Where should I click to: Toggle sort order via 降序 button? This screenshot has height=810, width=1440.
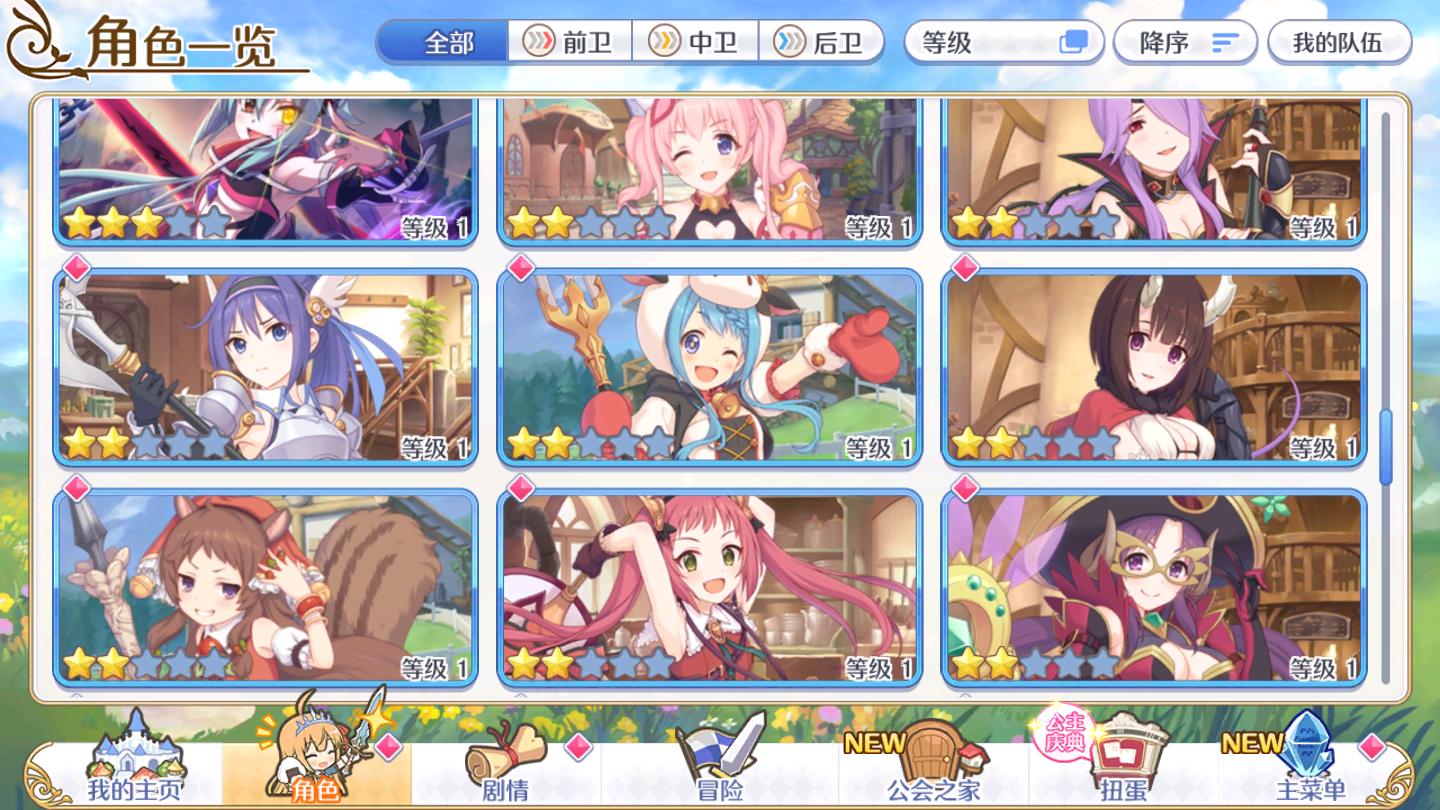pyautogui.click(x=1186, y=41)
